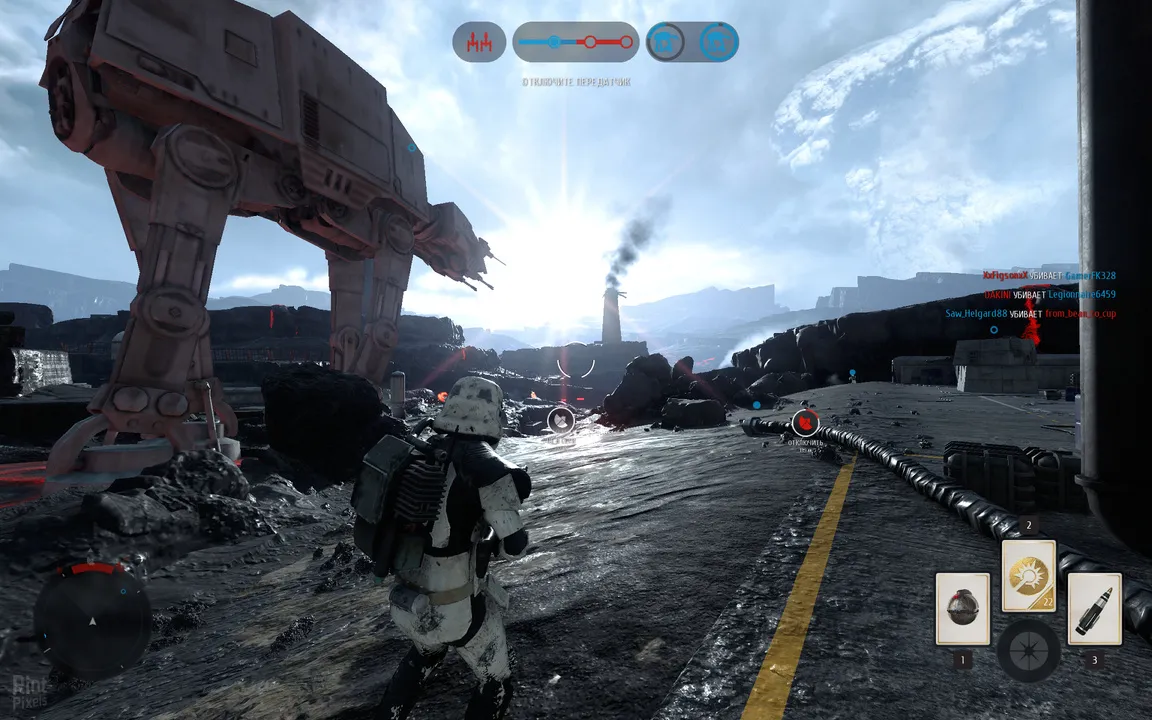Activate the gold sunburst charge card
The image size is (1152, 720).
(1028, 576)
